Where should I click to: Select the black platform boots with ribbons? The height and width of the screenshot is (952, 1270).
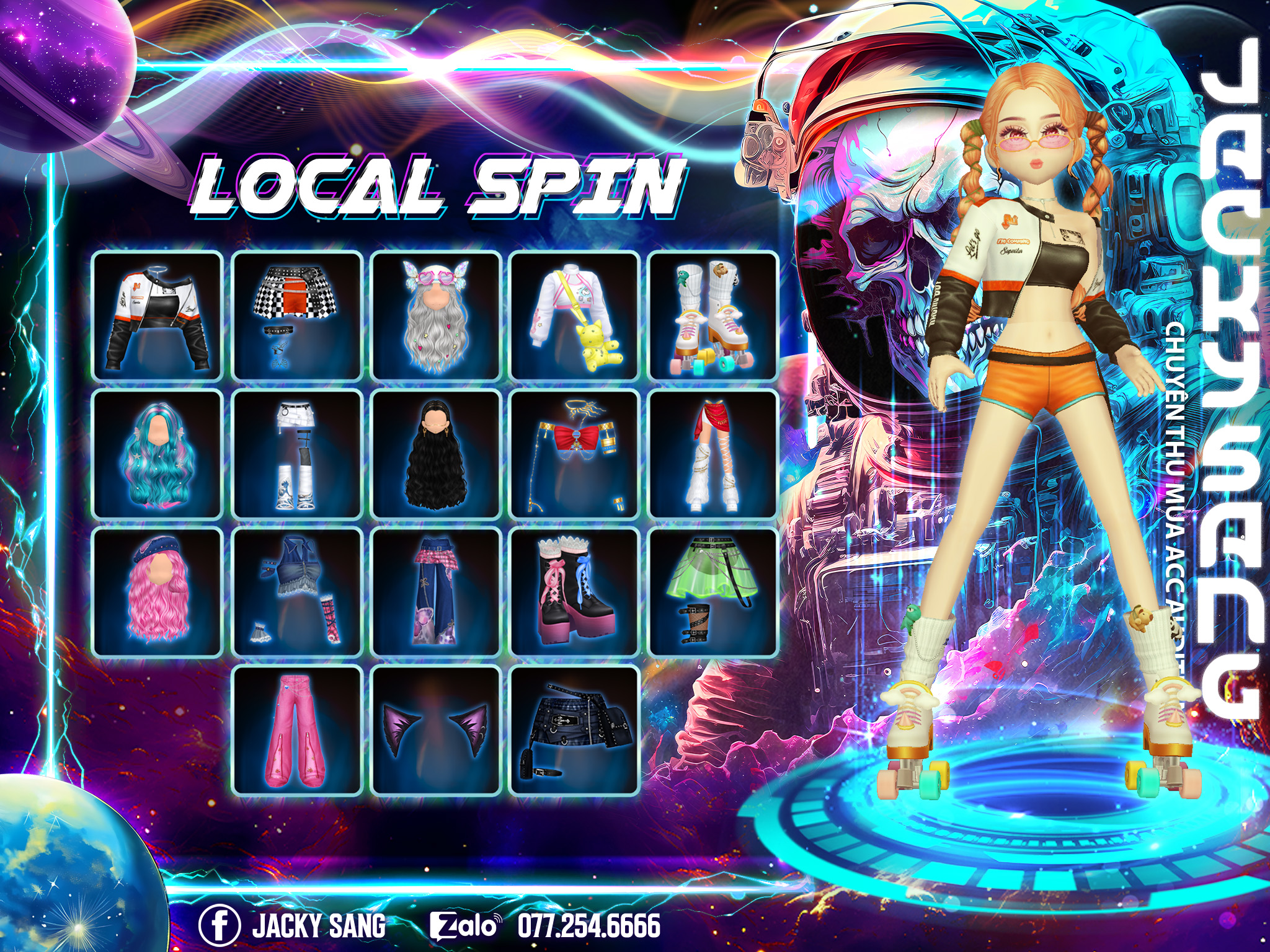pos(575,593)
